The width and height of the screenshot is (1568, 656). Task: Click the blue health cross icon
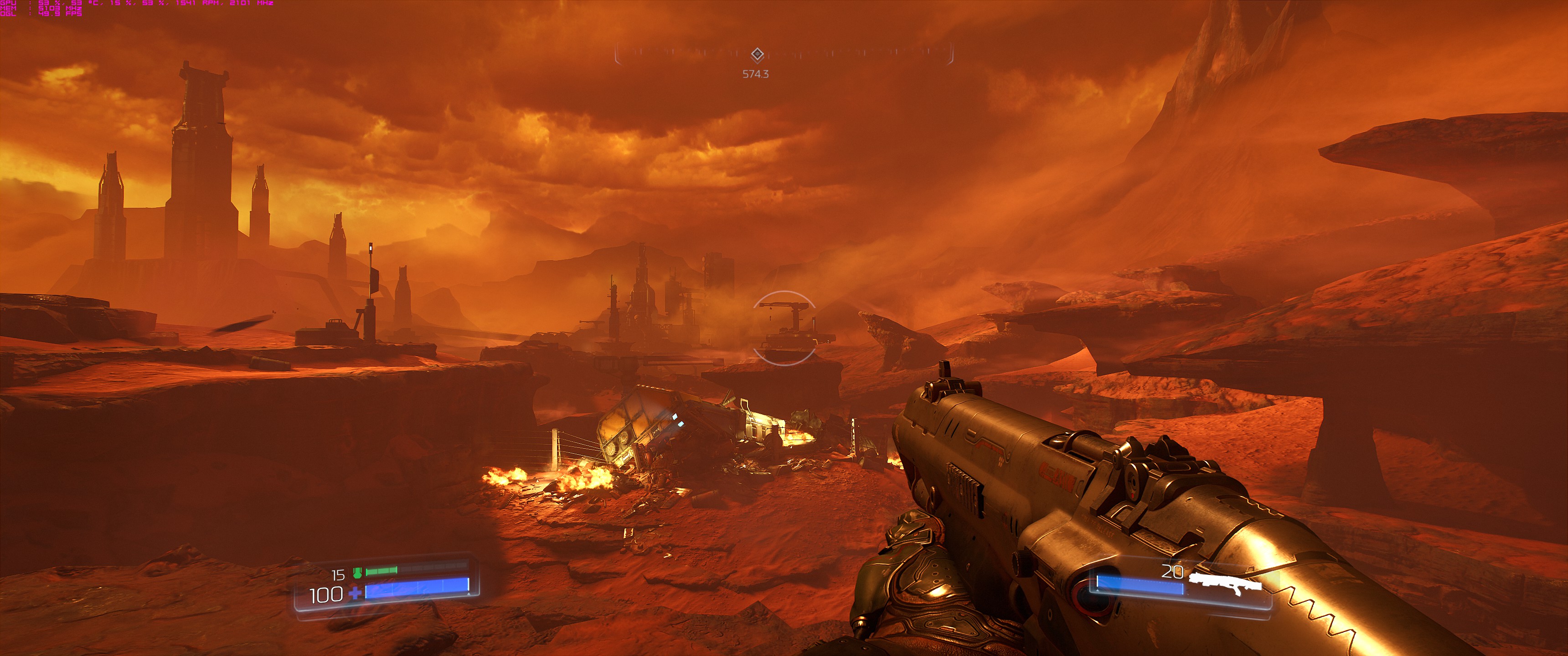tap(354, 593)
